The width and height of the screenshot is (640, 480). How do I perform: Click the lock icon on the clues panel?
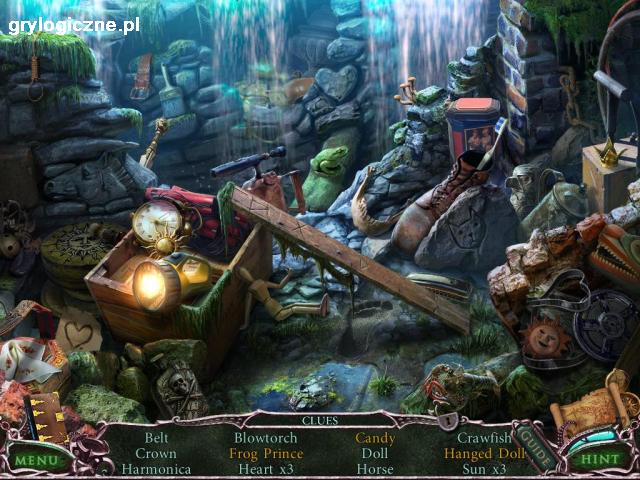coord(447,420)
